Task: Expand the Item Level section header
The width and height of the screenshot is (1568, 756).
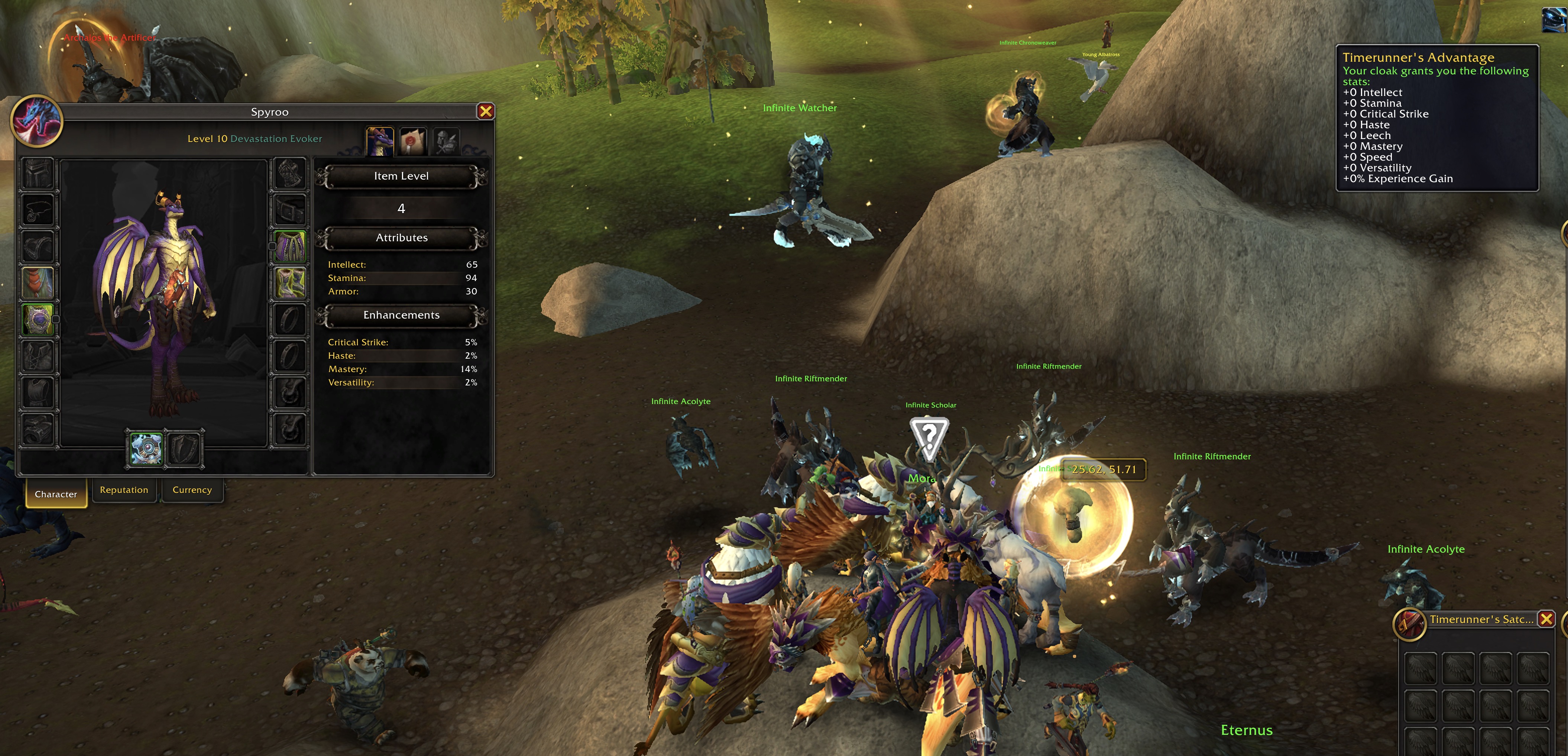Action: tap(402, 176)
